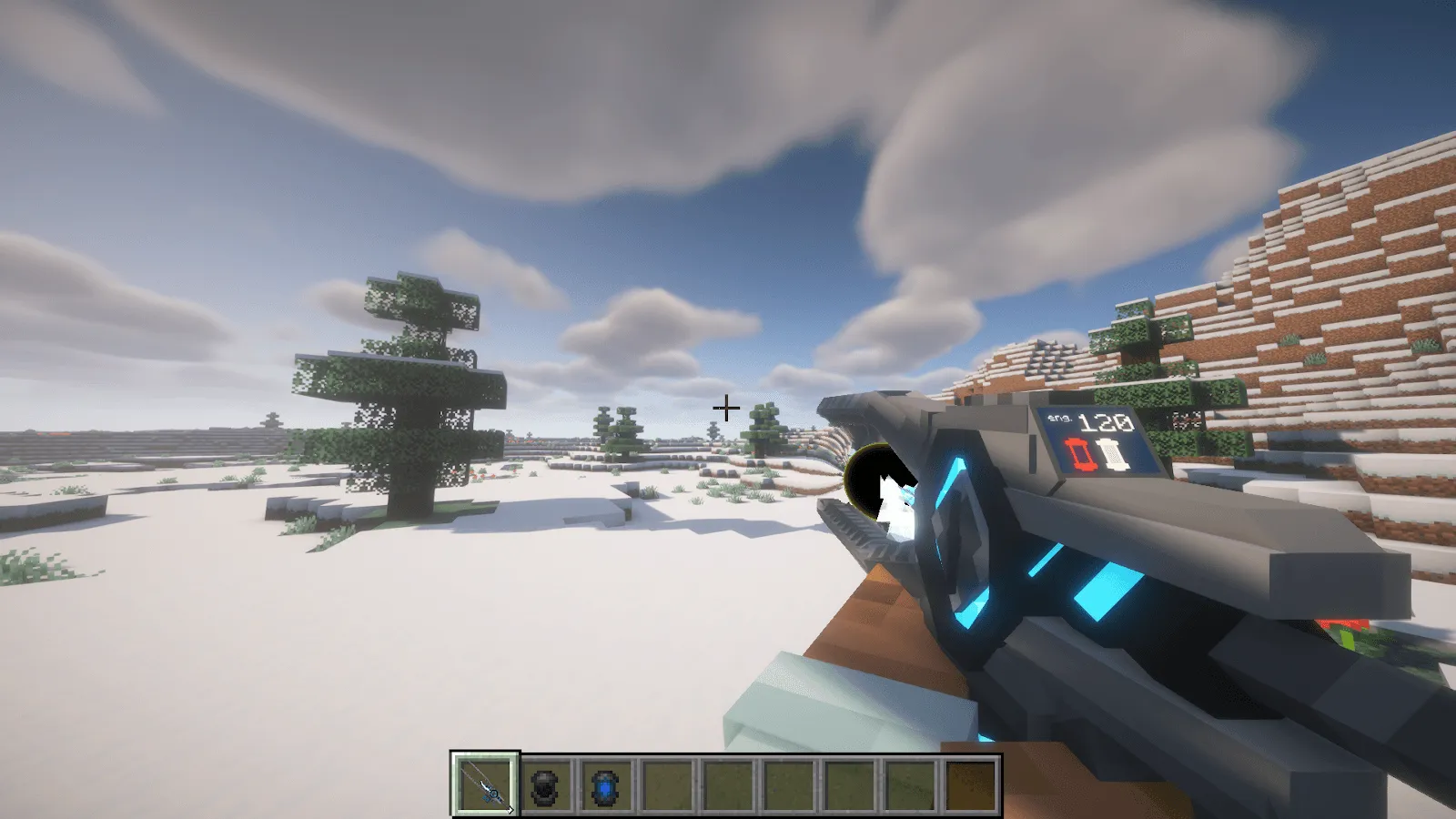The width and height of the screenshot is (1456, 819).
Task: Click the rightmost hotbar slot
Action: (967, 784)
